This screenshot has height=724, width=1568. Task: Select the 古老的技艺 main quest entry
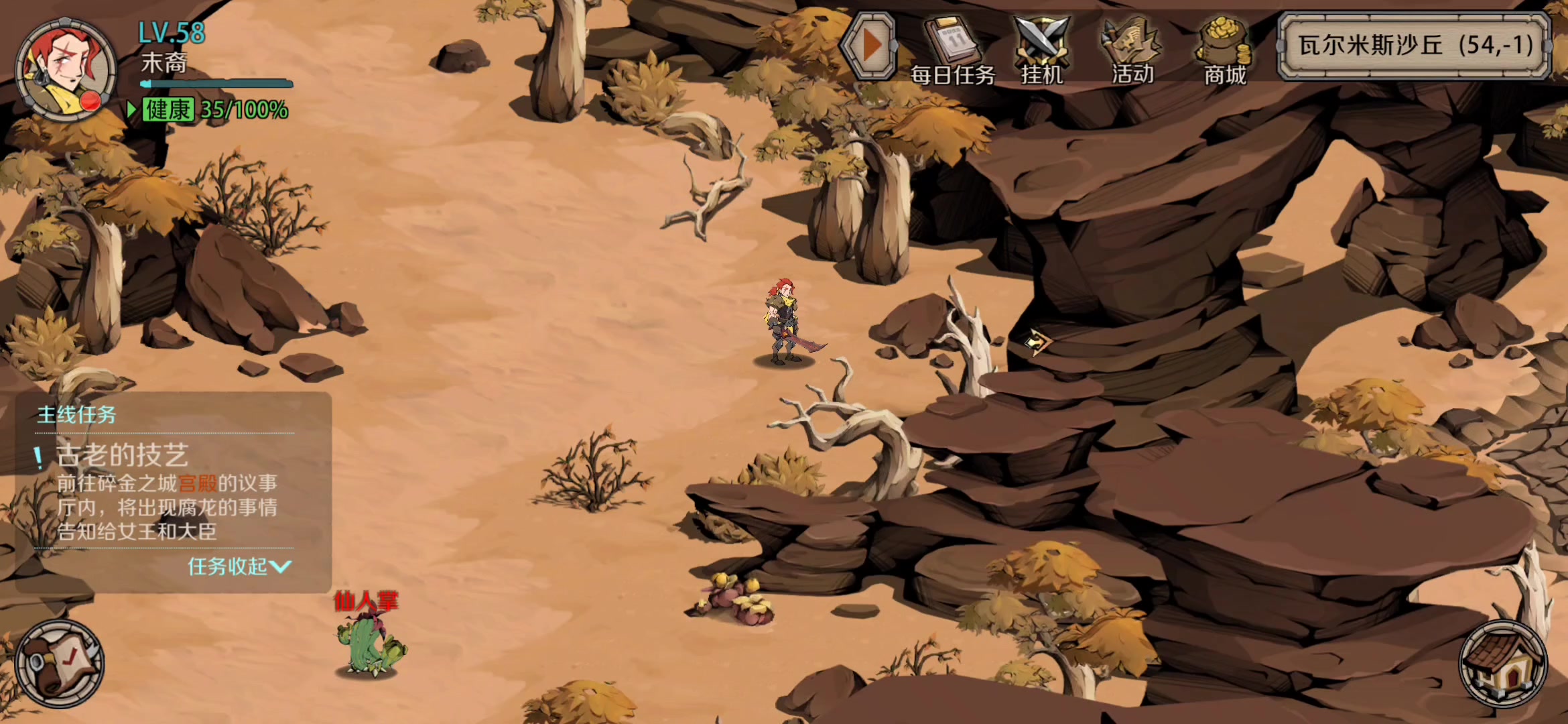coord(122,455)
